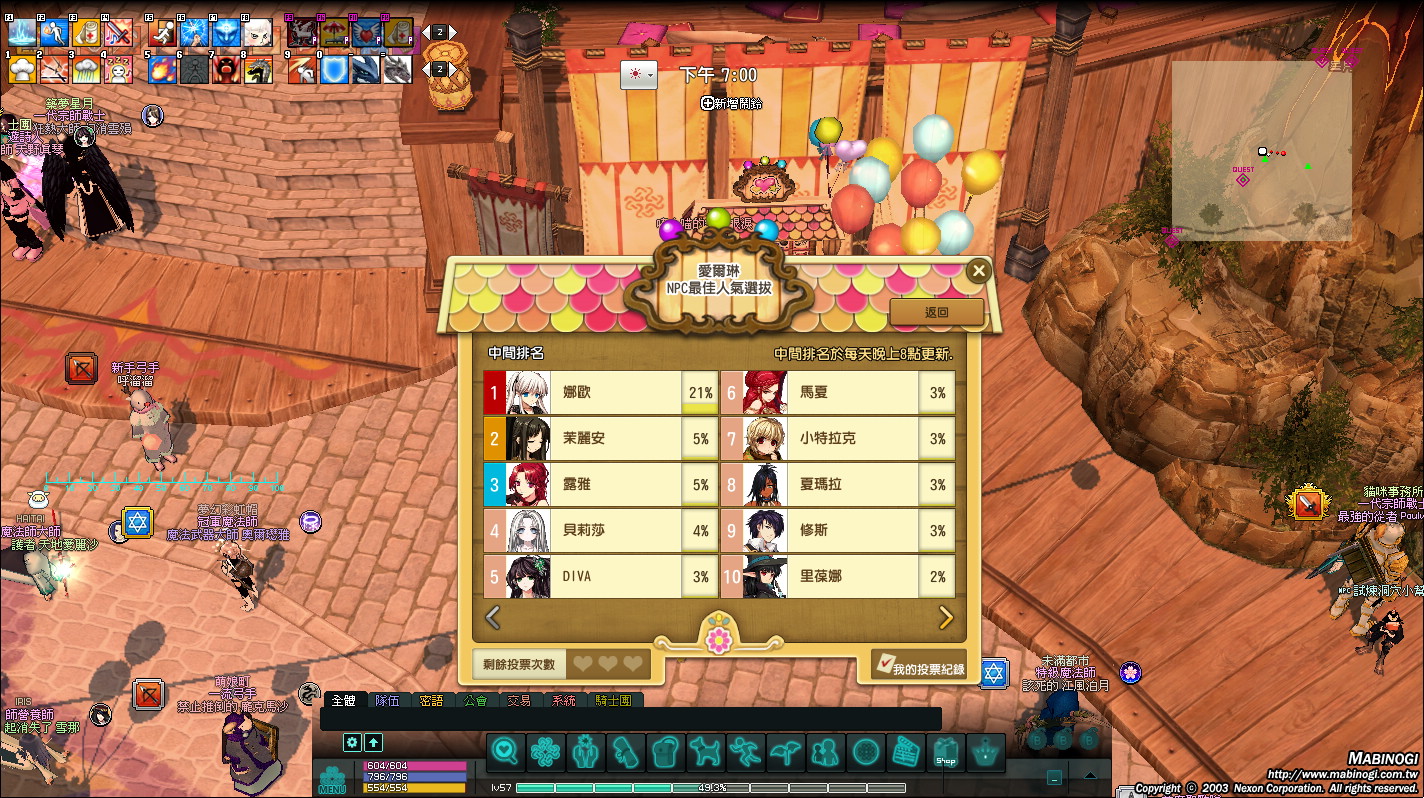Open the main MENU button
Screen dimensions: 1424x798
tap(332, 781)
